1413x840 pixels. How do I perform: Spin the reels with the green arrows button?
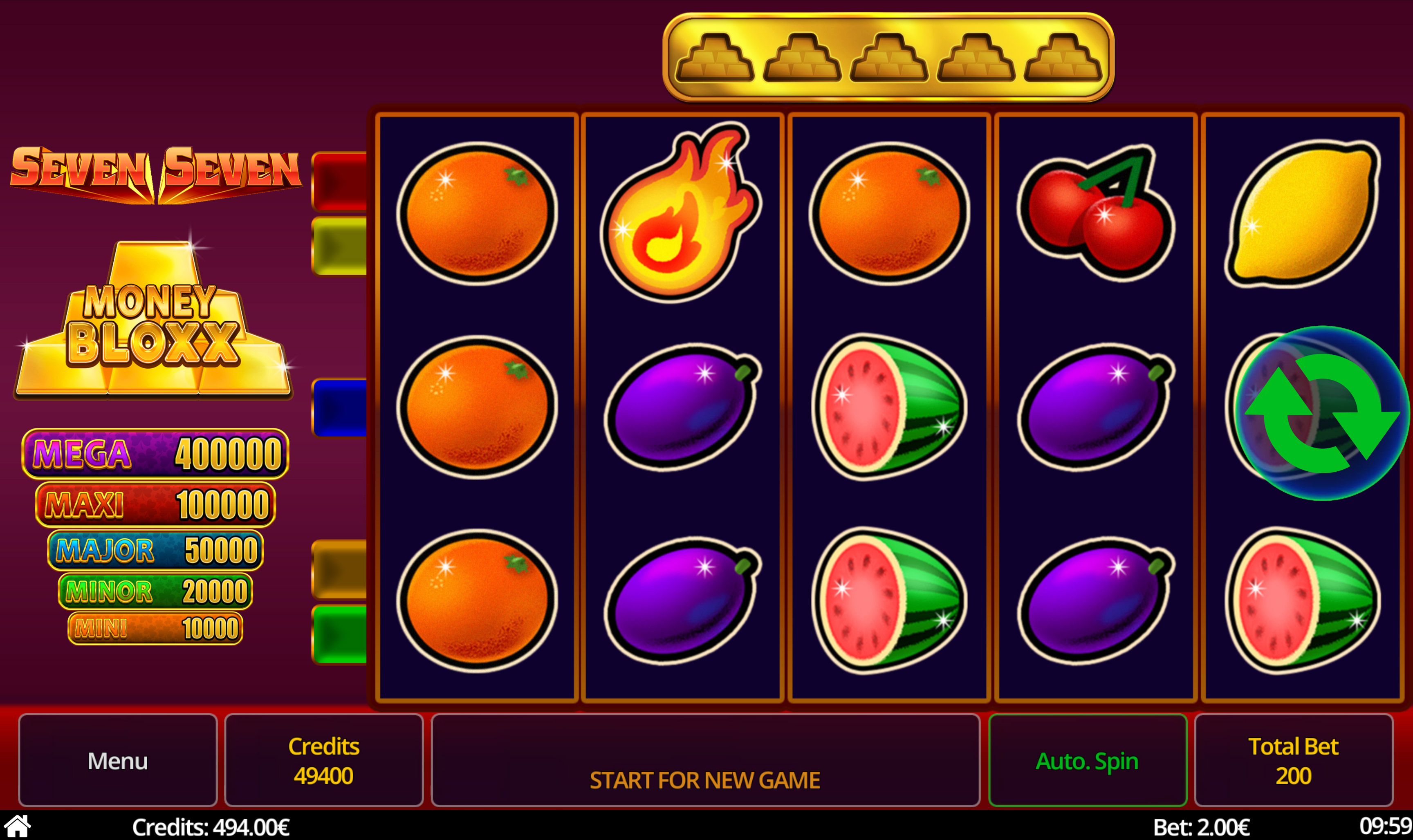pyautogui.click(x=1321, y=414)
